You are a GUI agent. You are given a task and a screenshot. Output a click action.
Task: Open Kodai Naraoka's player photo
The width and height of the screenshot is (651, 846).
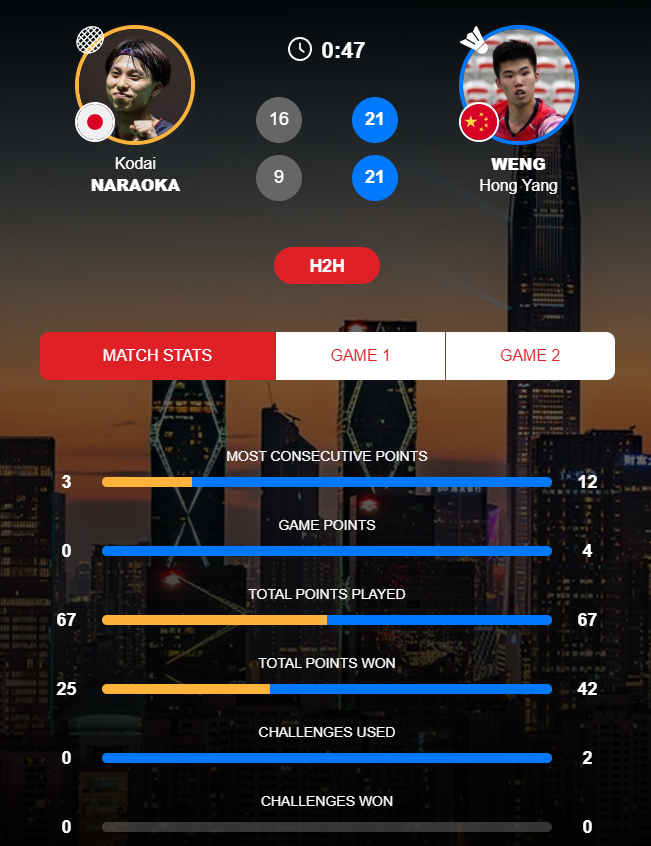tap(136, 83)
